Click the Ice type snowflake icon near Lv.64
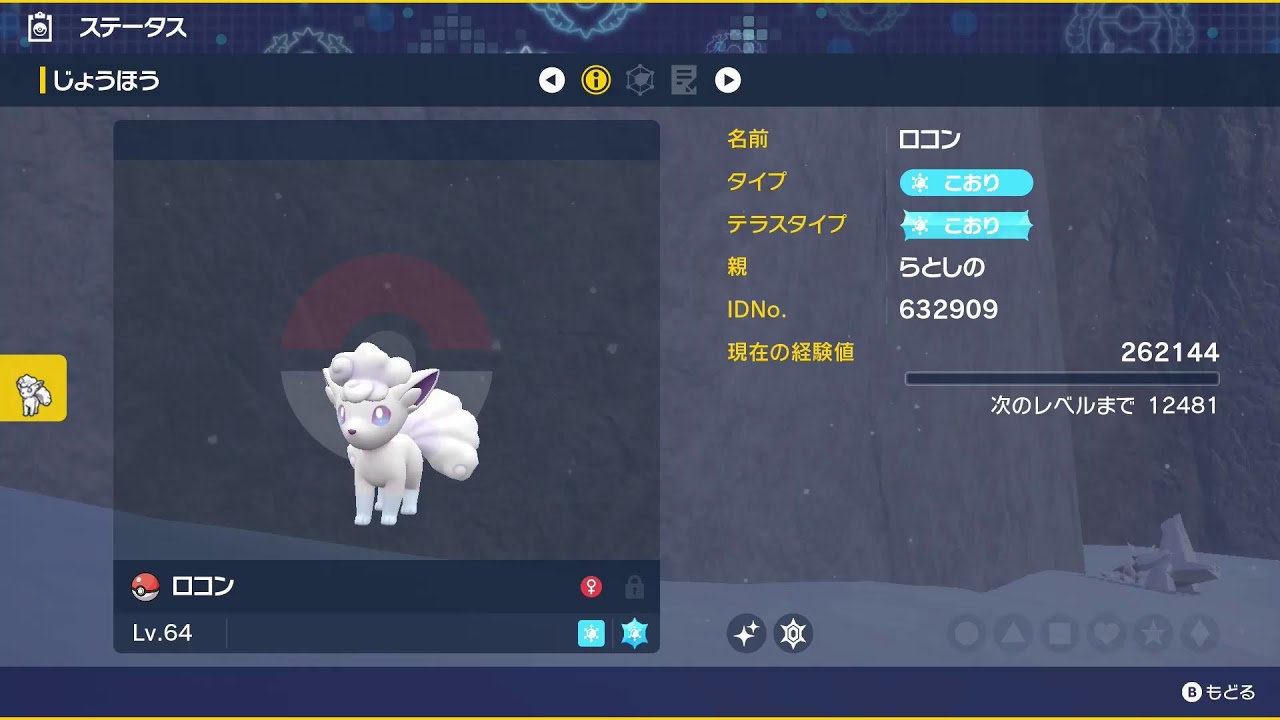The width and height of the screenshot is (1280, 720). coord(590,634)
